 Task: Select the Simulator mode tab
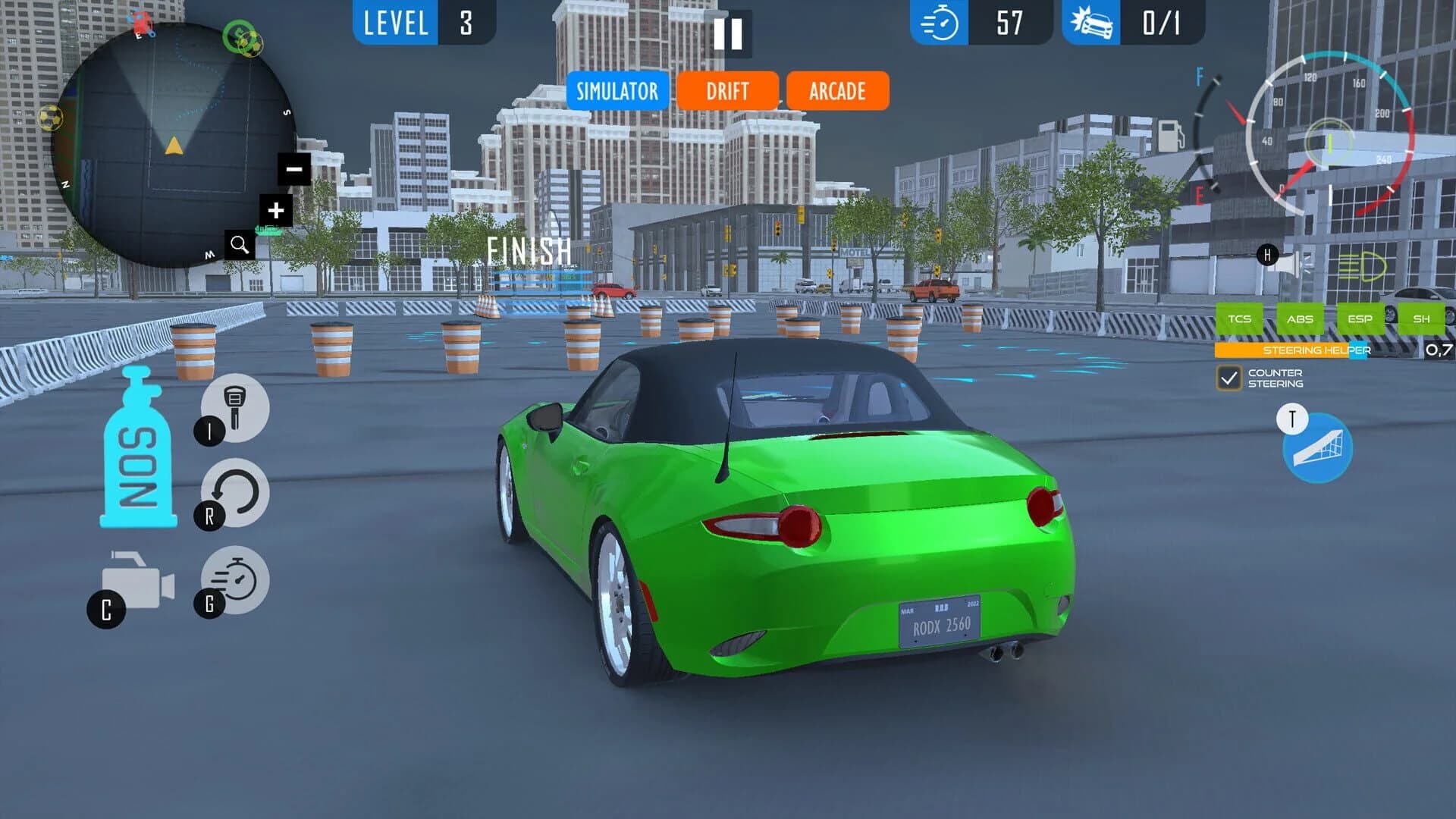(617, 91)
